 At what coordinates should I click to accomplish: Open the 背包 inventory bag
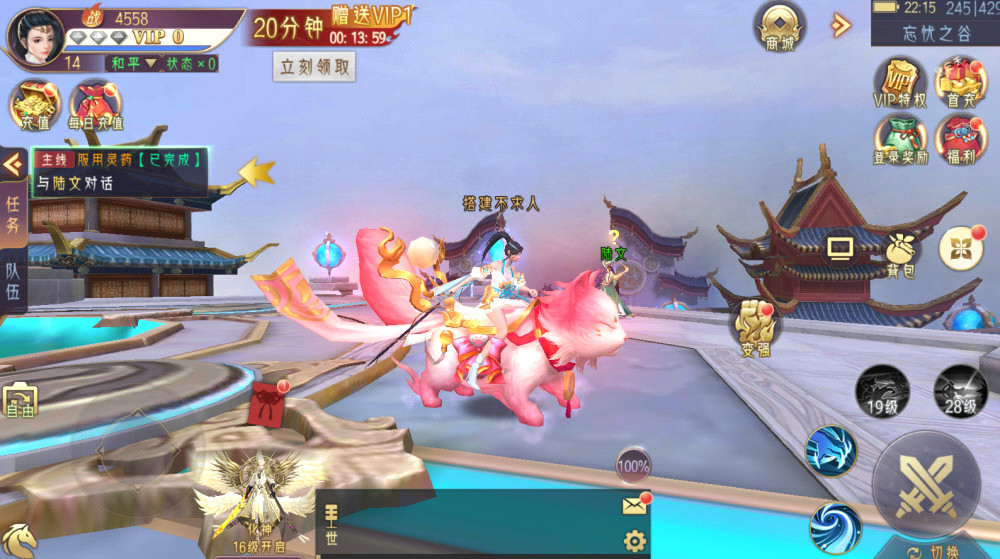901,255
